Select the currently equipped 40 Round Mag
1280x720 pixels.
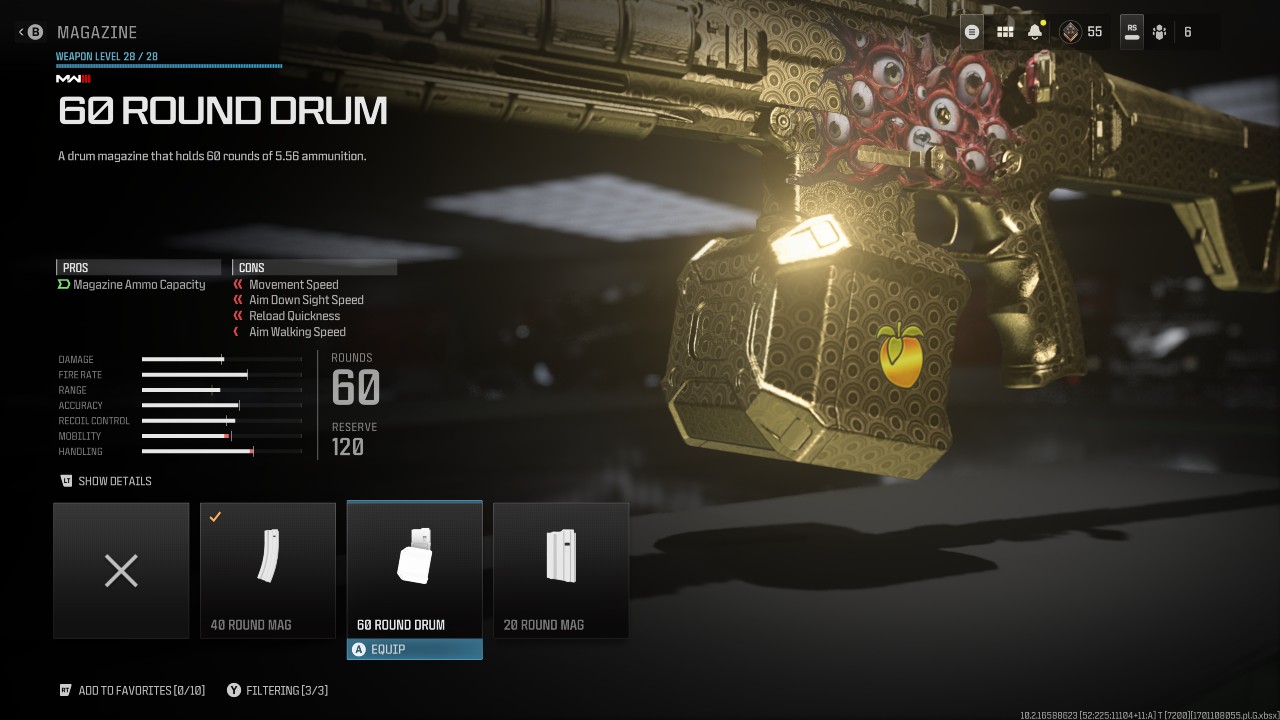(x=267, y=570)
